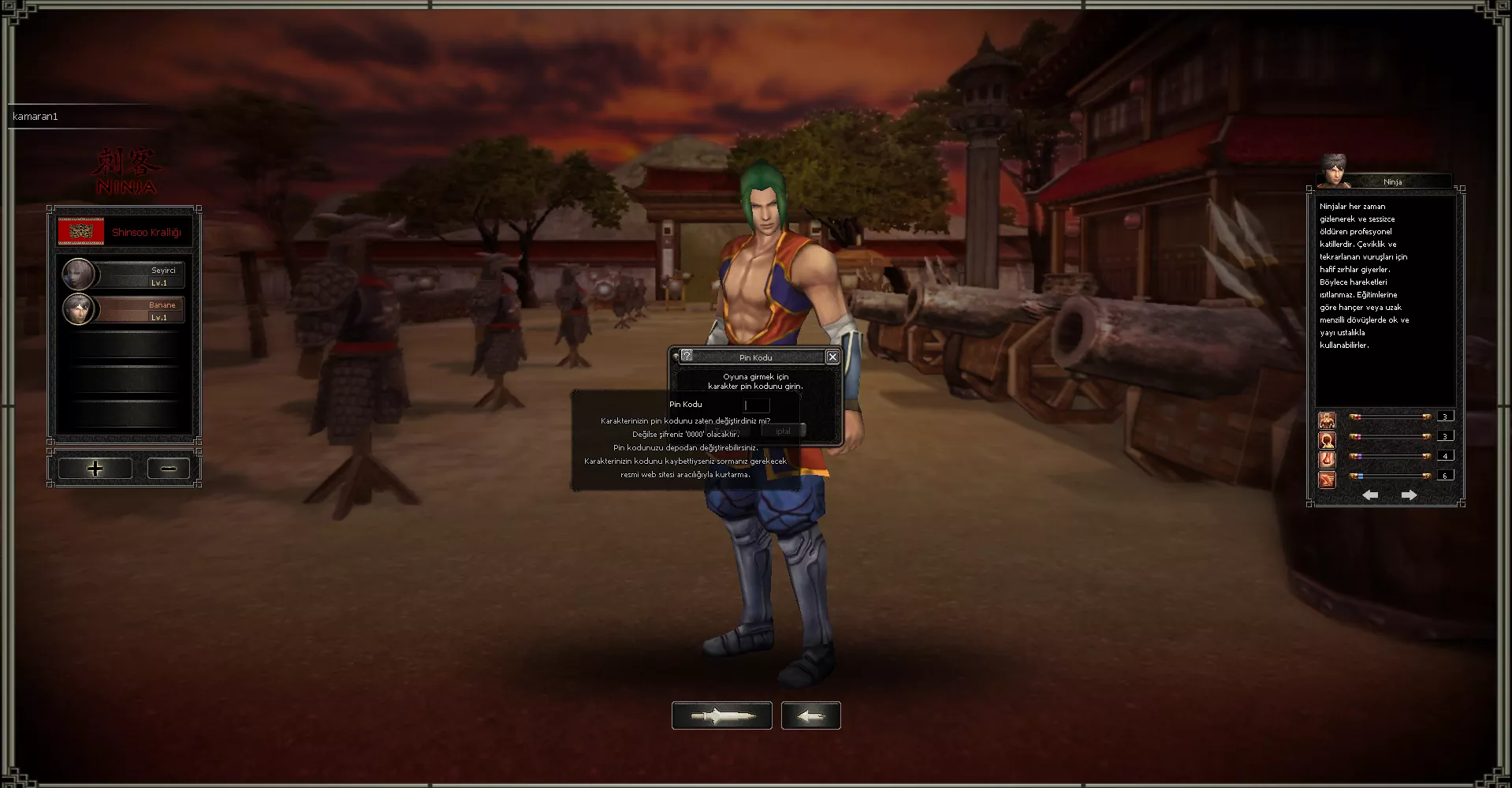Screen dimensions: 1512x788
Task: Select the Ninja class portrait
Action: 1334,172
